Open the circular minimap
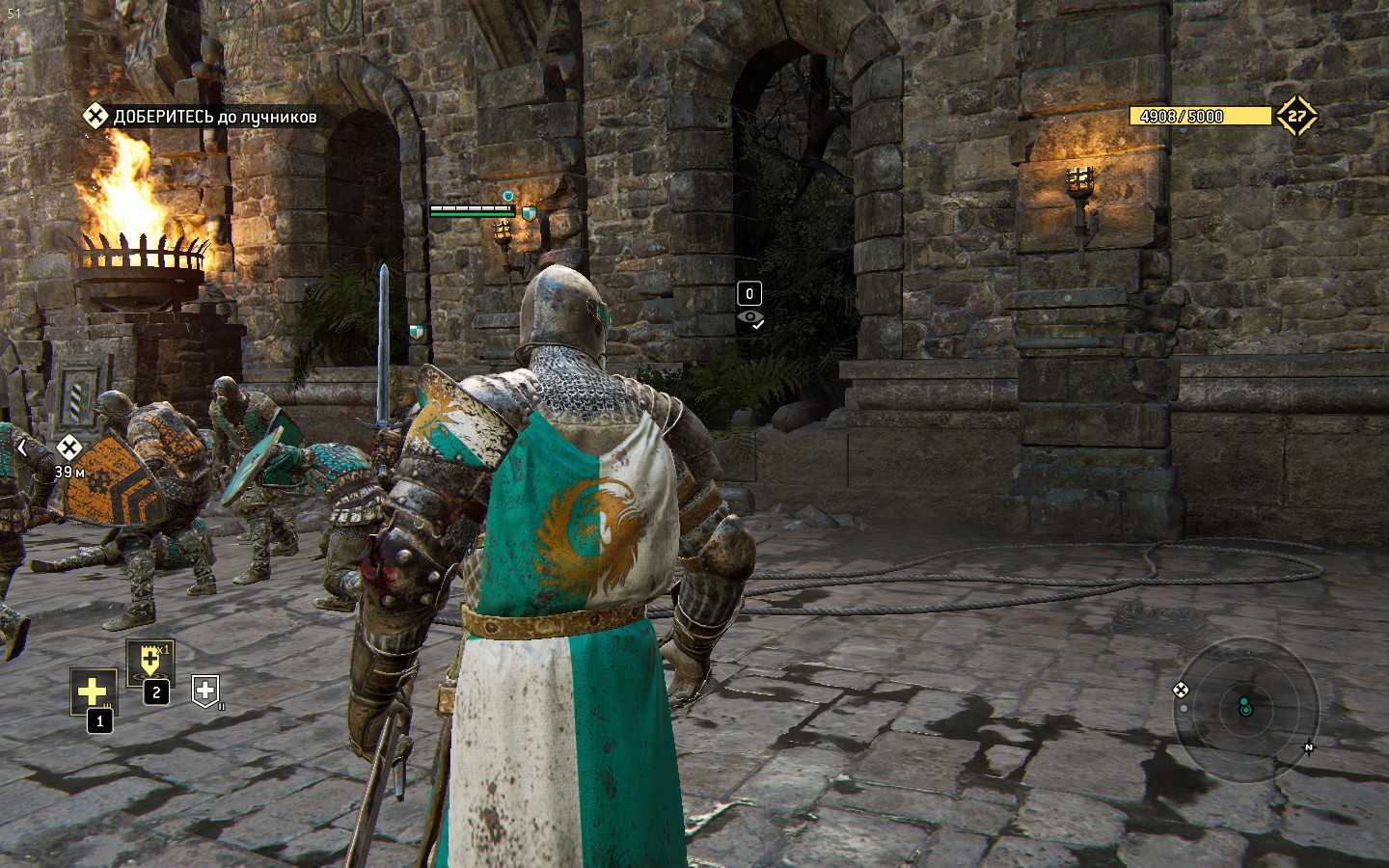This screenshot has width=1389, height=868. pos(1245,709)
